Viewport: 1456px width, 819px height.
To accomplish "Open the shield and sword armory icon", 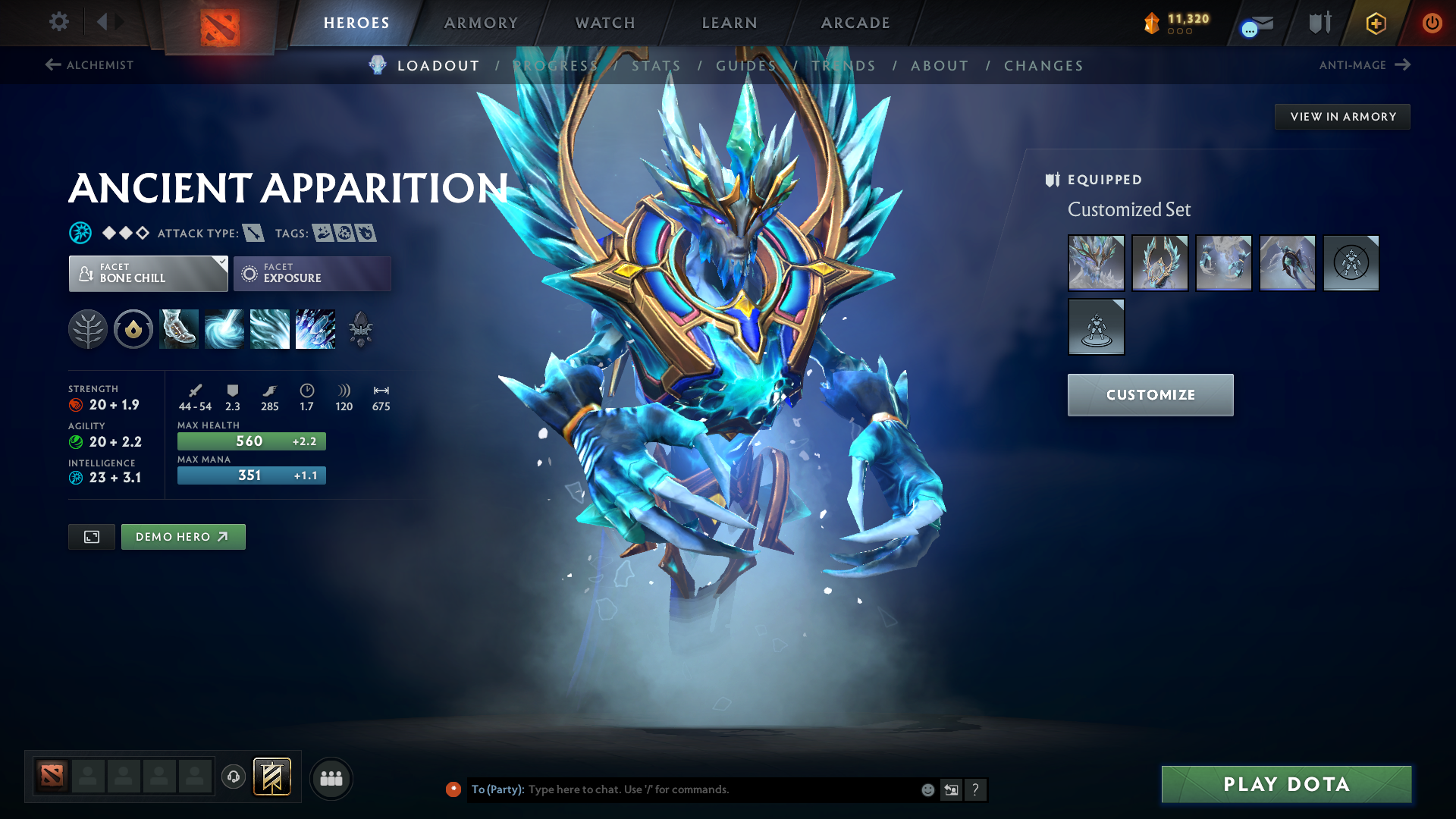I will (1318, 23).
